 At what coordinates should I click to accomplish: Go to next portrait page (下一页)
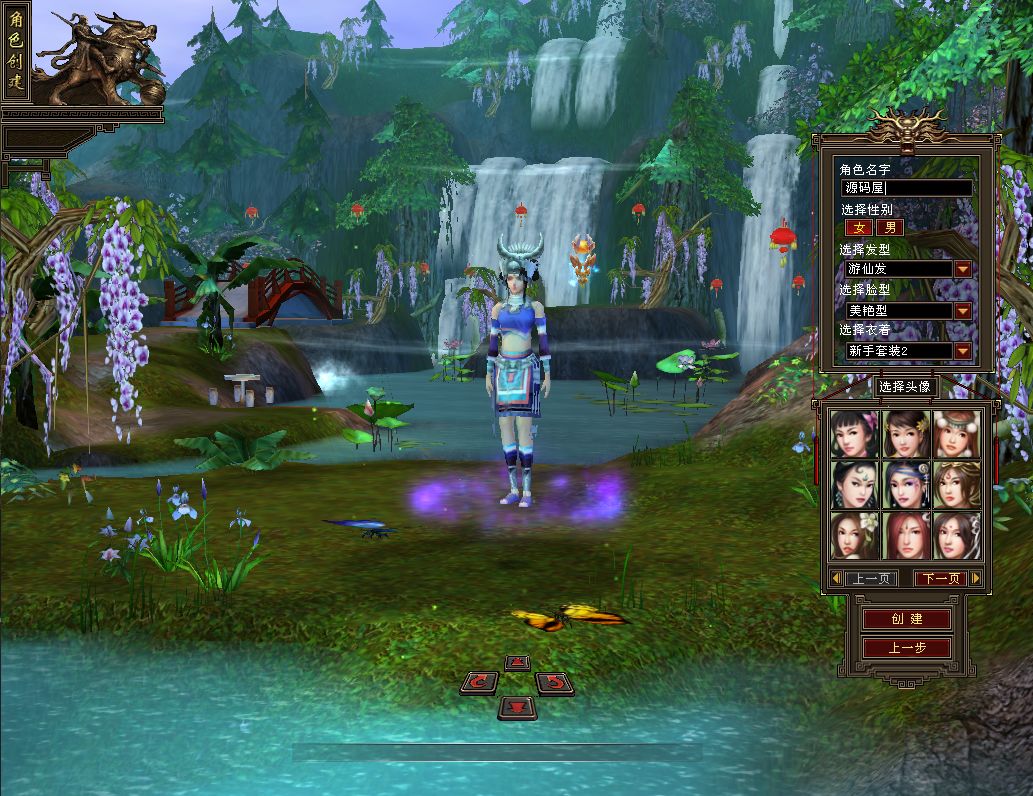pos(941,579)
